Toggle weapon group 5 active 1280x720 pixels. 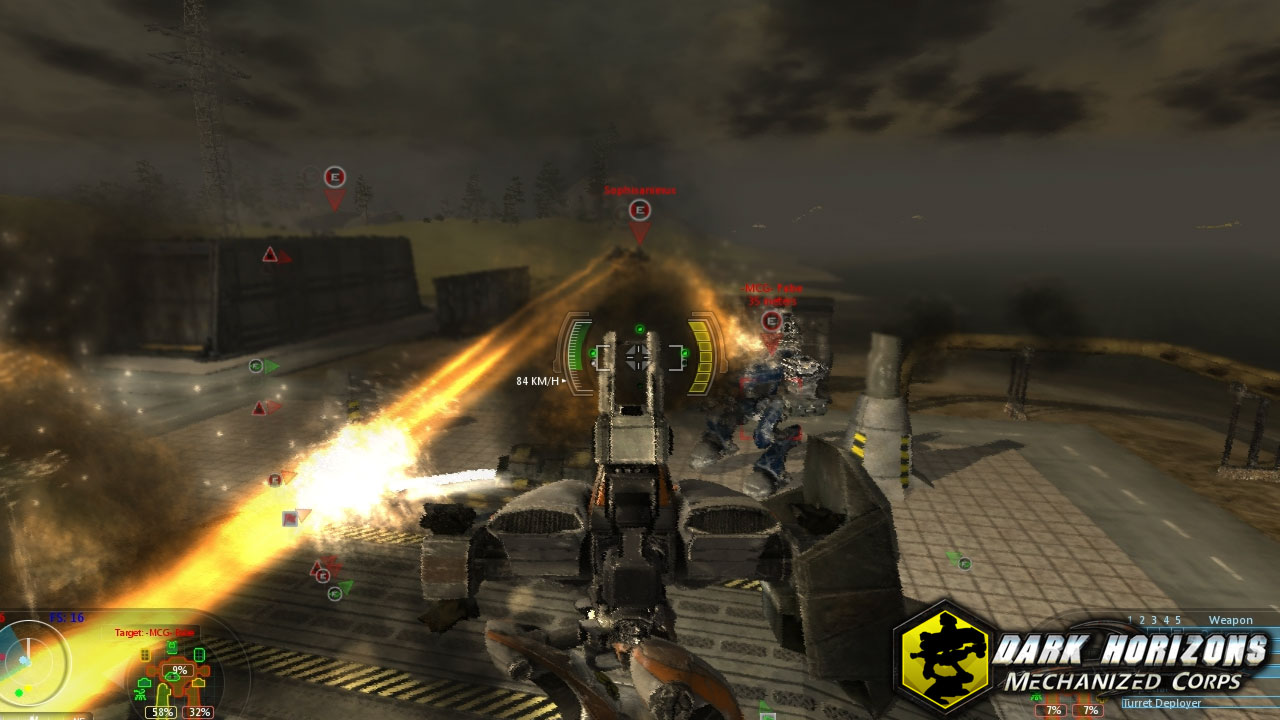[x=1178, y=620]
